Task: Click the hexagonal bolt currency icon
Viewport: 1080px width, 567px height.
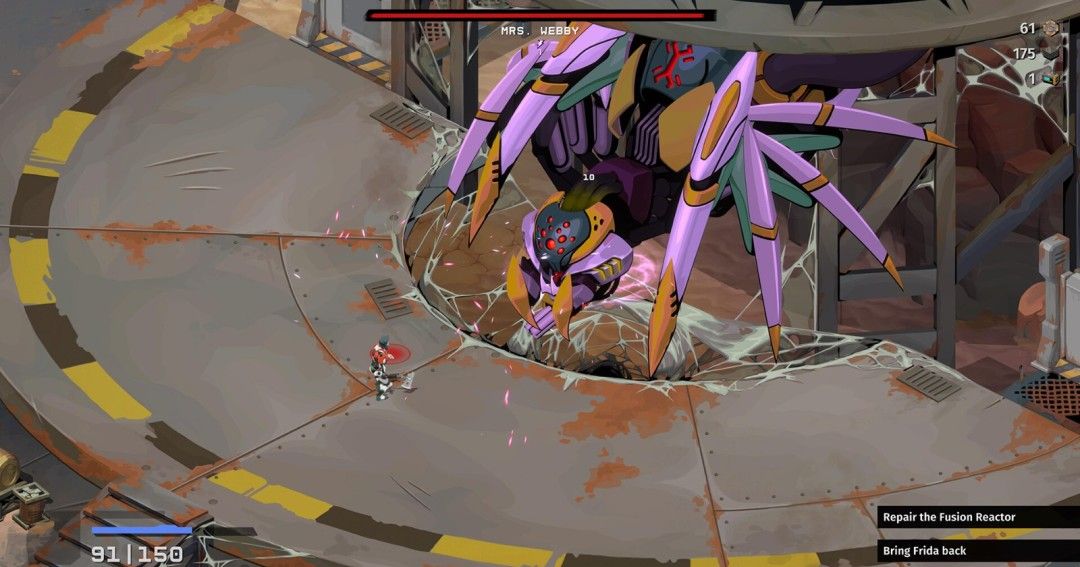Action: (x=1051, y=28)
